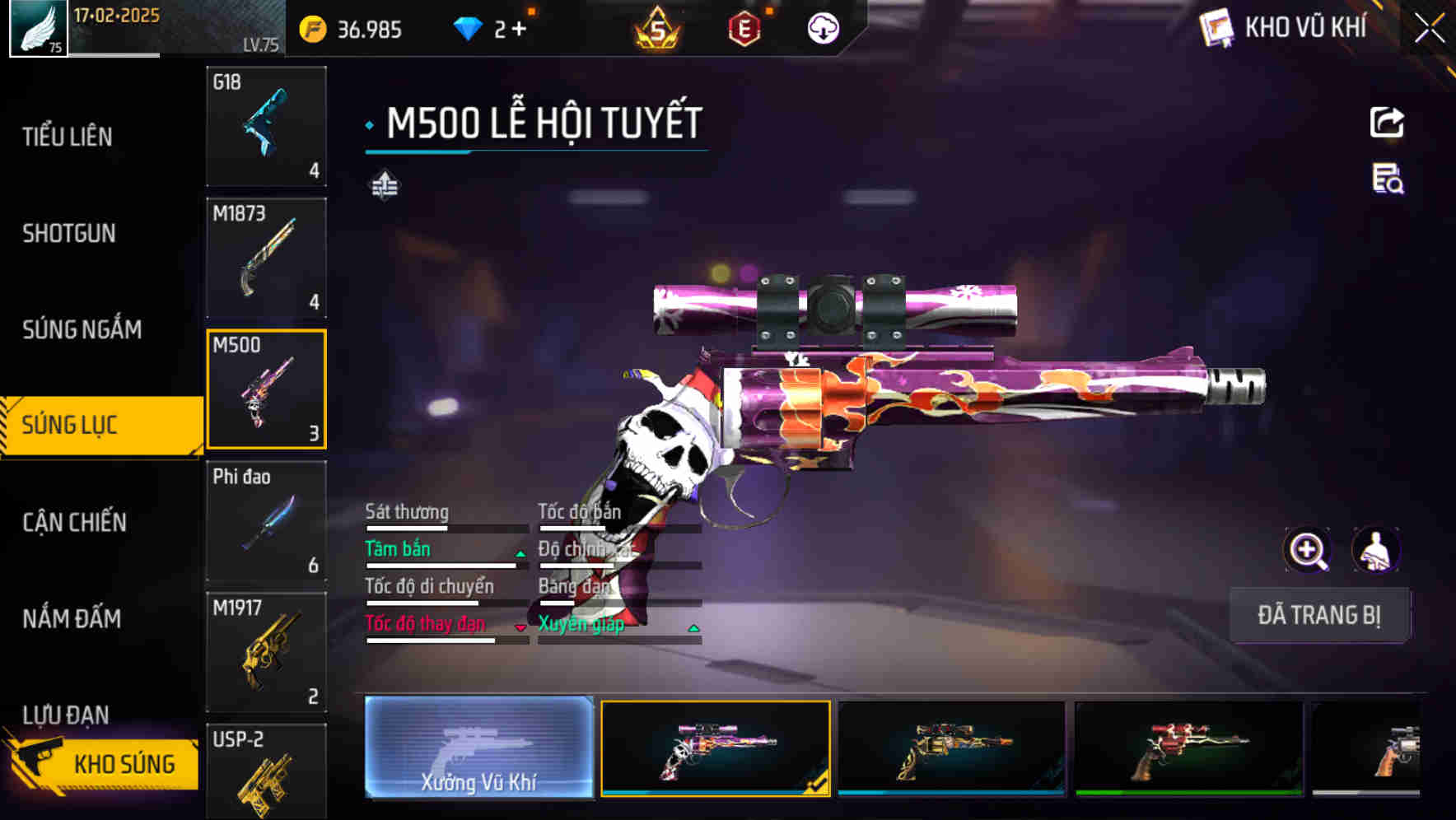Open the CẬN CHIẾN weapon section
Viewport: 1456px width, 820px height.
[72, 522]
